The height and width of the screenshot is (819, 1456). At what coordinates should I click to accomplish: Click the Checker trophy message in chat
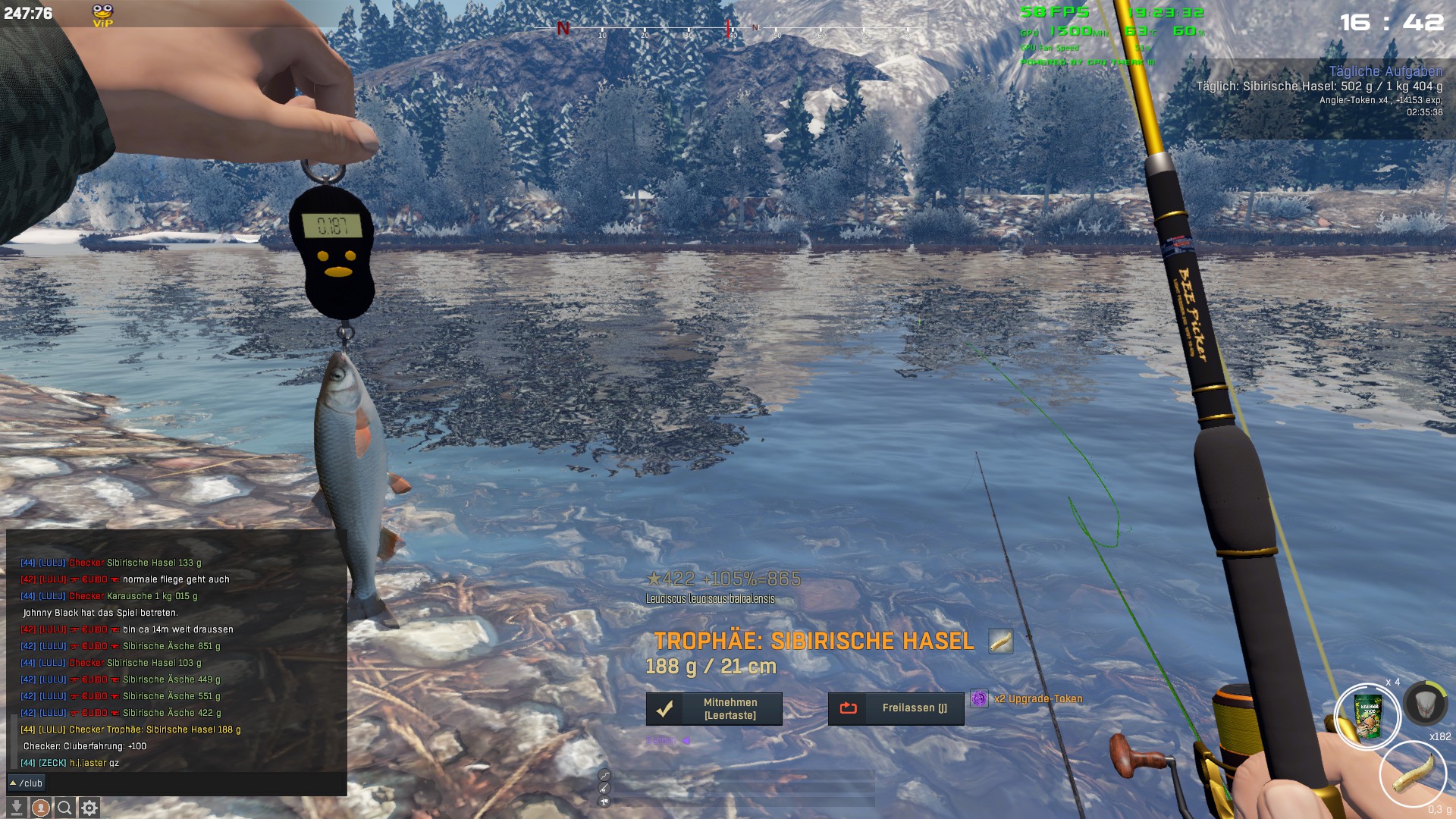click(x=130, y=730)
